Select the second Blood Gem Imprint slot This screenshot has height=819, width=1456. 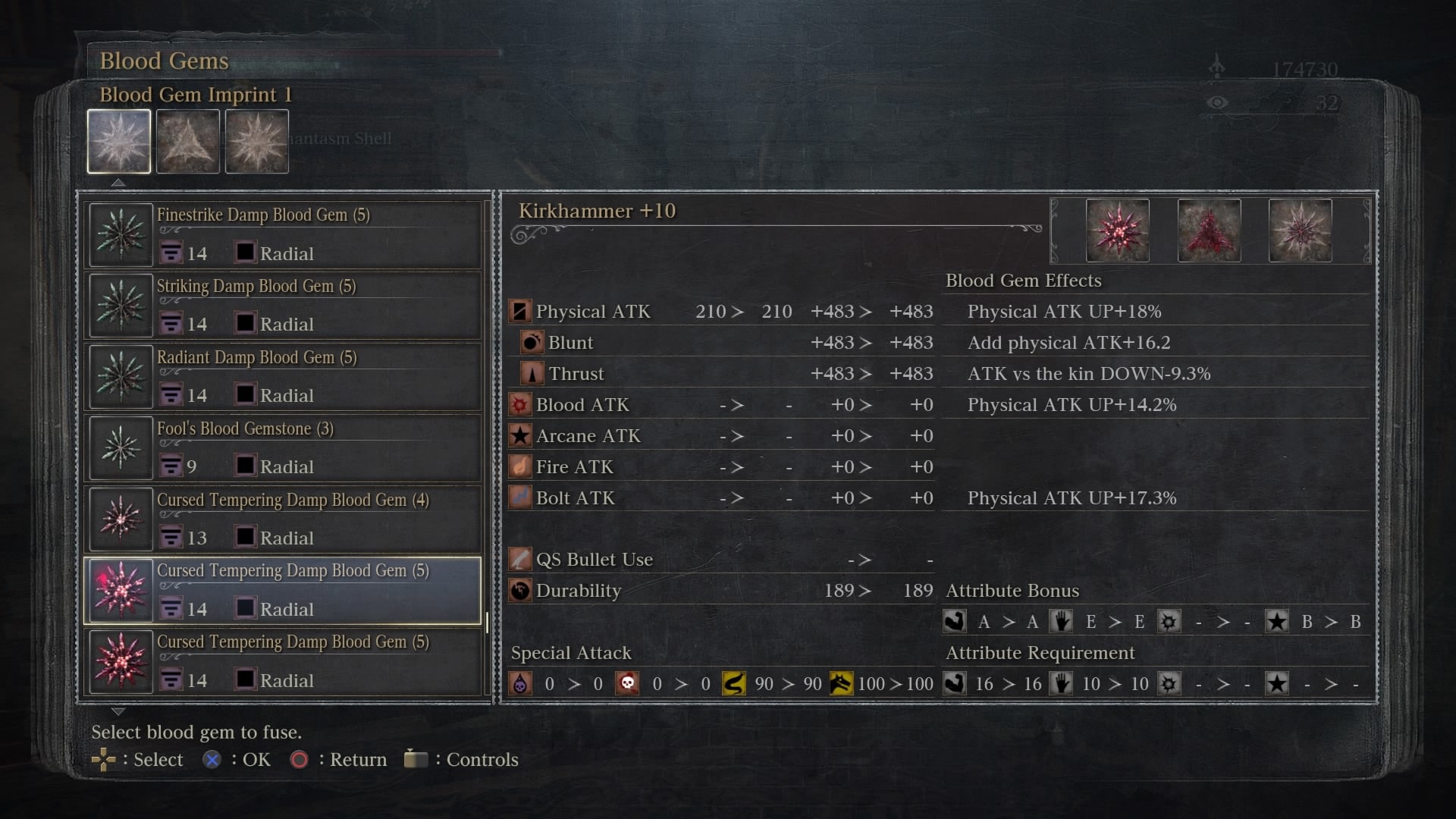[x=187, y=141]
